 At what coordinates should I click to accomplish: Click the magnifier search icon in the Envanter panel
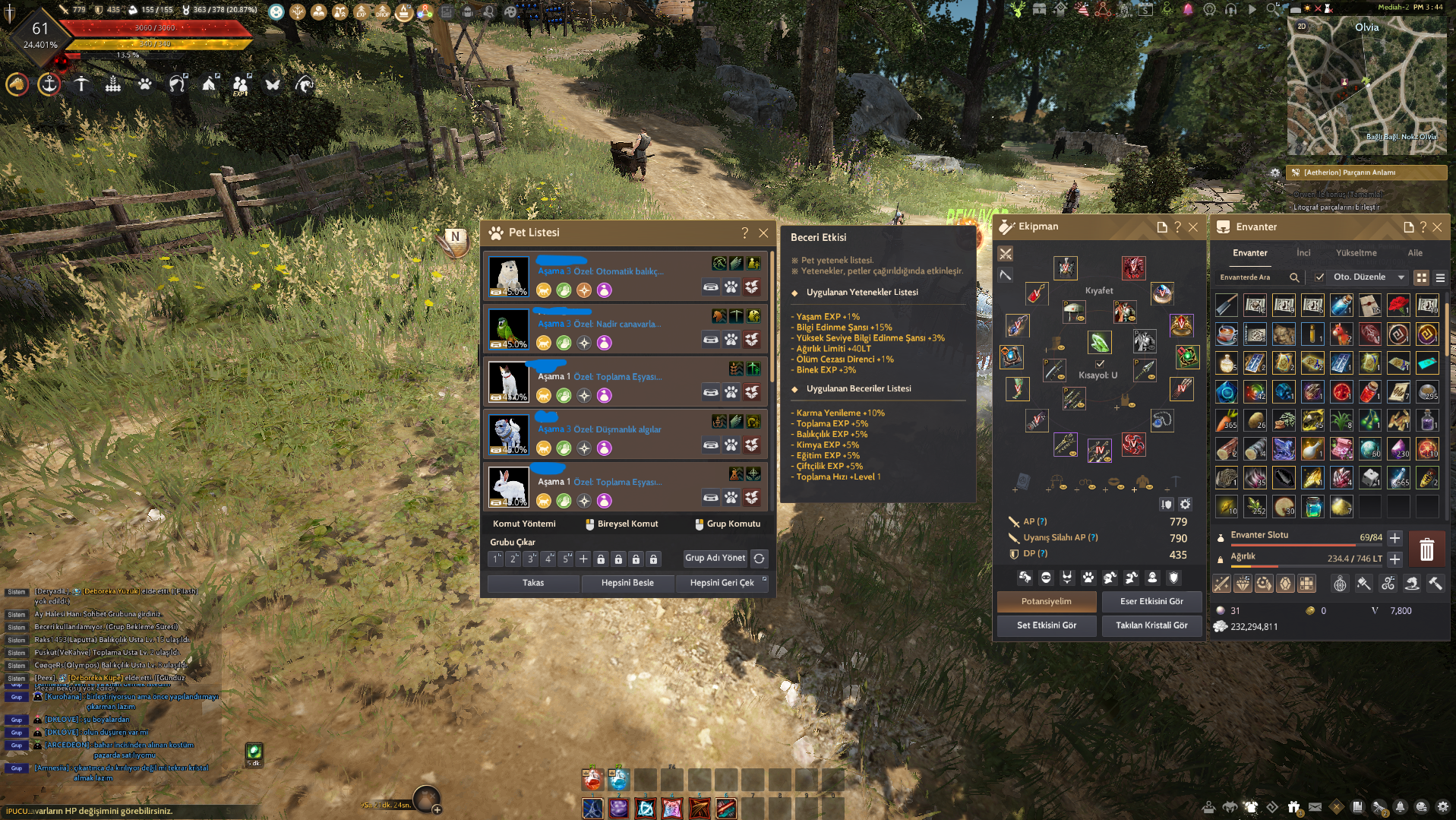coord(1293,279)
